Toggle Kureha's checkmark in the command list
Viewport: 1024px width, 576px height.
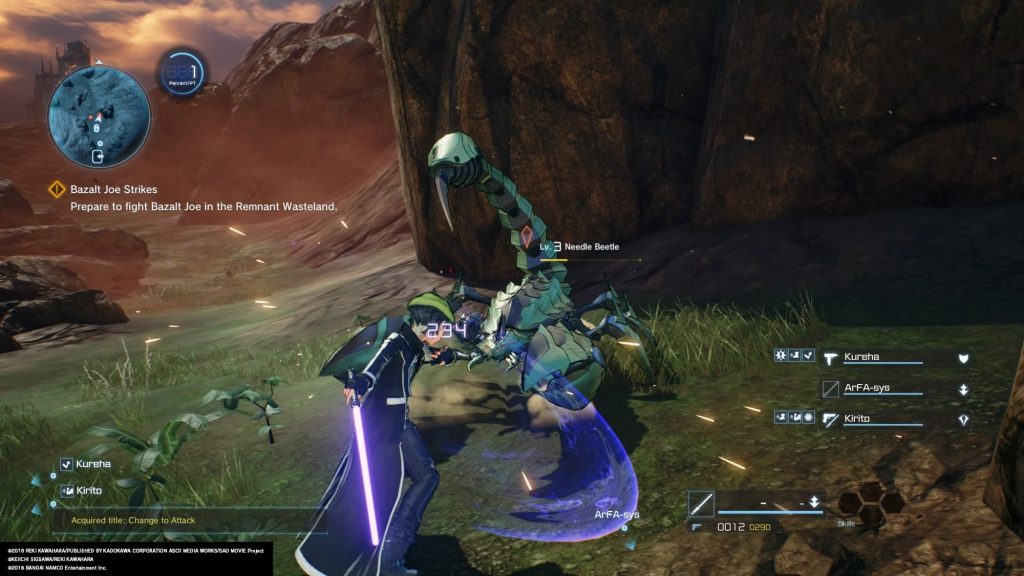click(66, 464)
